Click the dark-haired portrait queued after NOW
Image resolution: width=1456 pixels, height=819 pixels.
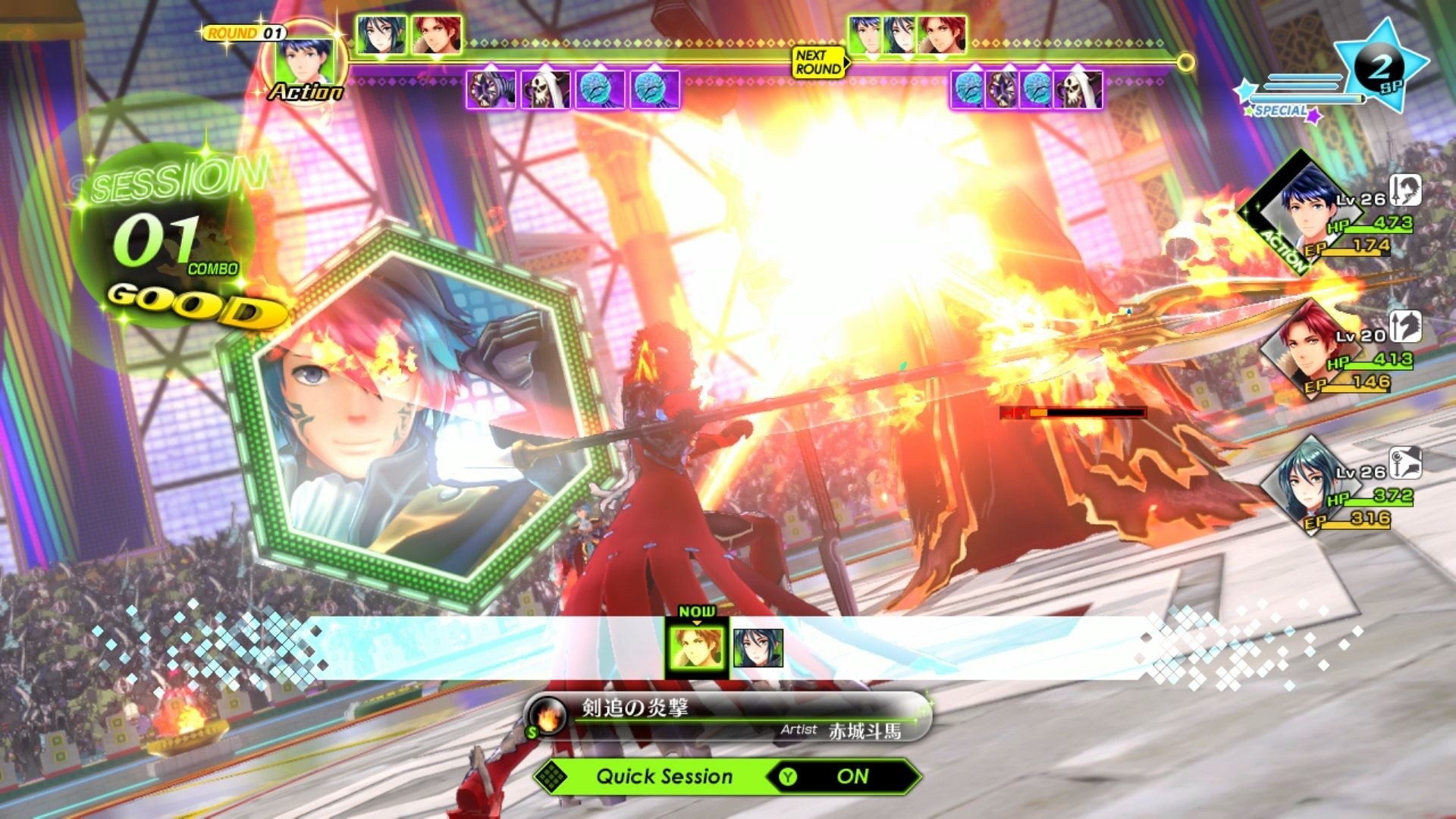click(758, 648)
